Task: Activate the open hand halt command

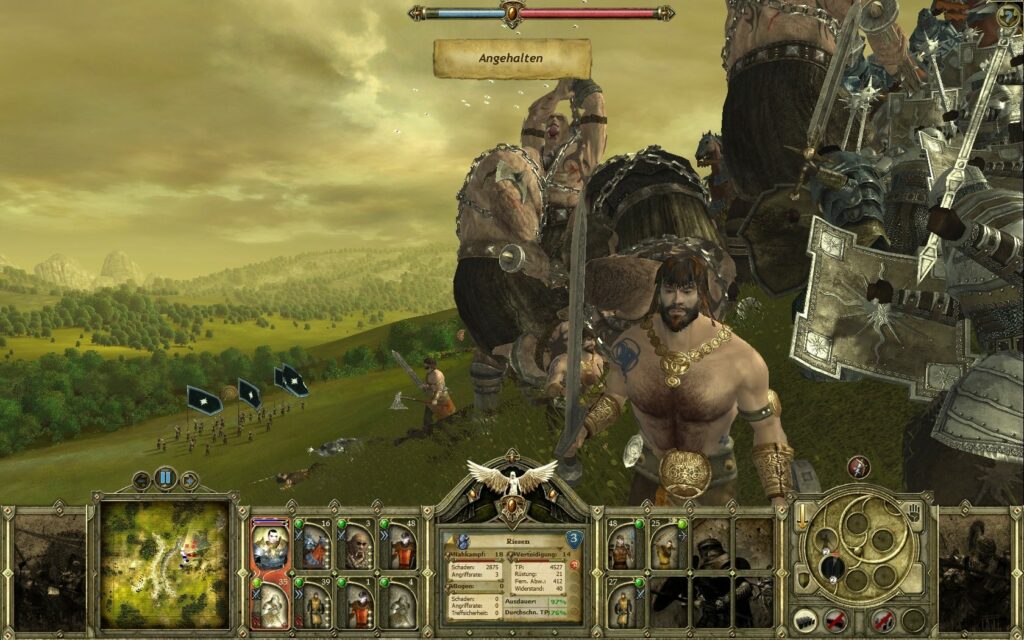Action: [912, 517]
